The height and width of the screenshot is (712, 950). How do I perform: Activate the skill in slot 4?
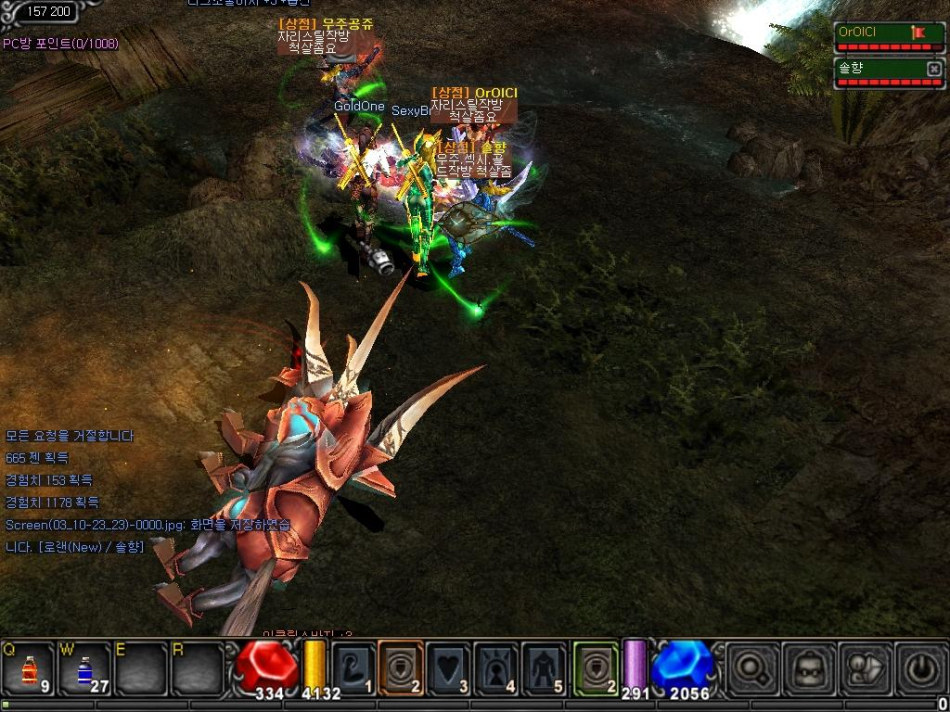(497, 667)
